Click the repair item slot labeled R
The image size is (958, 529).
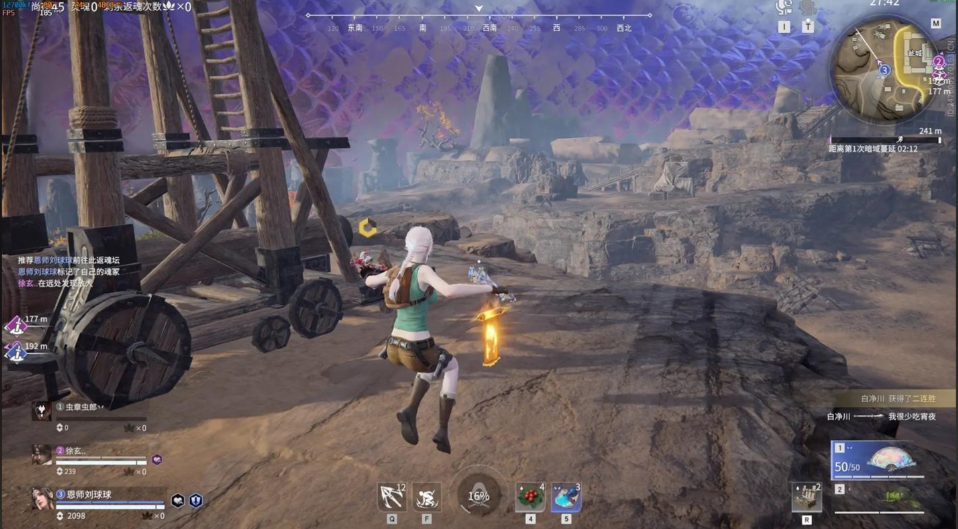coord(806,495)
